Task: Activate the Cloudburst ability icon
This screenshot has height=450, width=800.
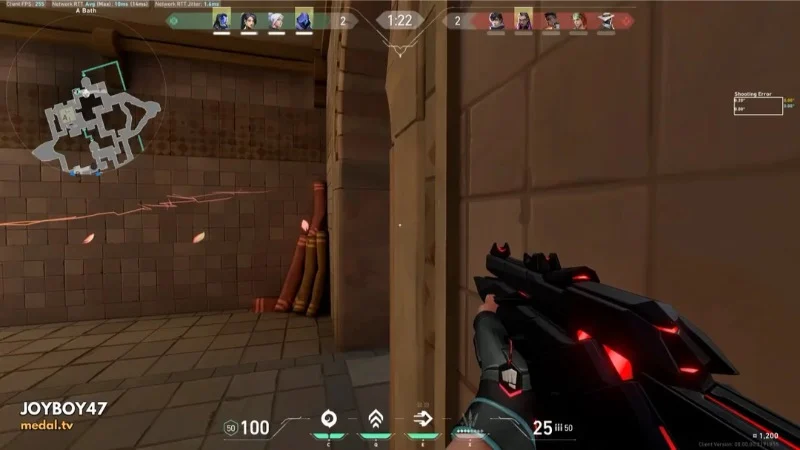Action: (x=327, y=420)
